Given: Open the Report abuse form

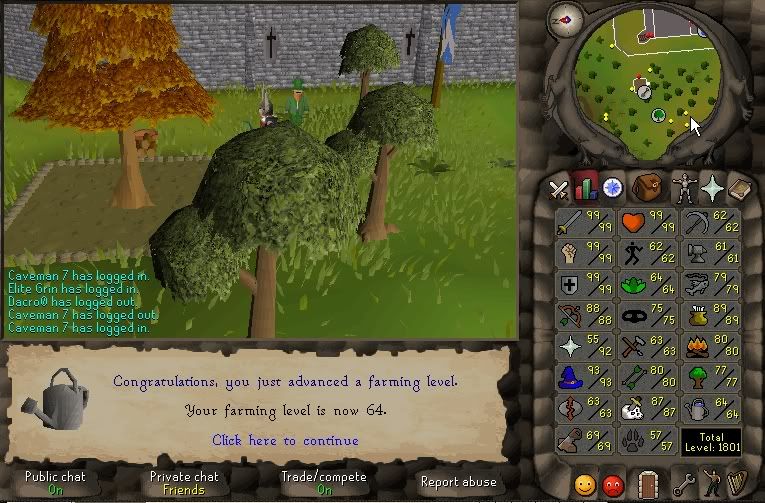Looking at the screenshot, I should click(456, 481).
